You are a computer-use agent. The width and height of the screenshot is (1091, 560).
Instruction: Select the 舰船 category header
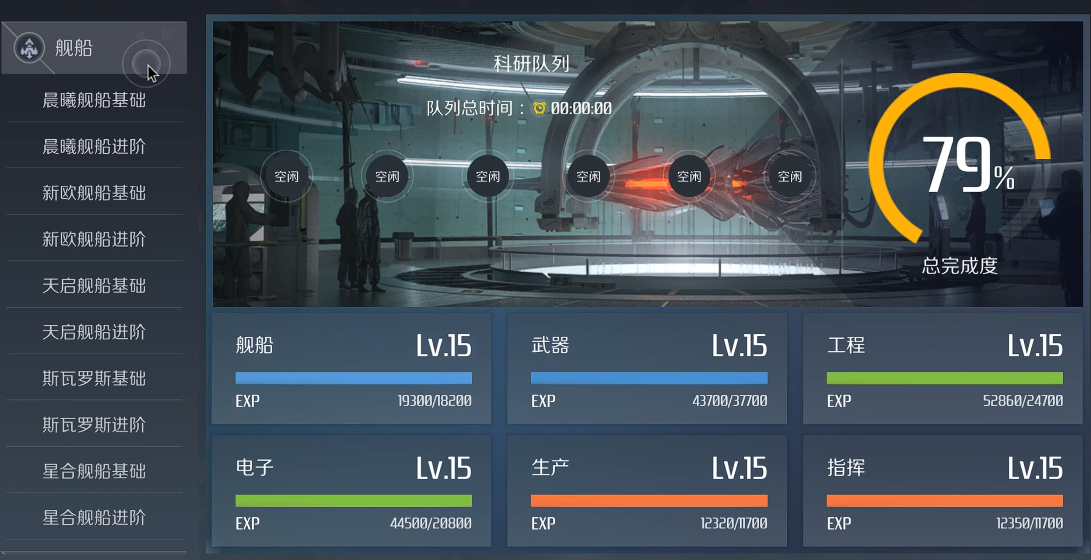click(93, 47)
